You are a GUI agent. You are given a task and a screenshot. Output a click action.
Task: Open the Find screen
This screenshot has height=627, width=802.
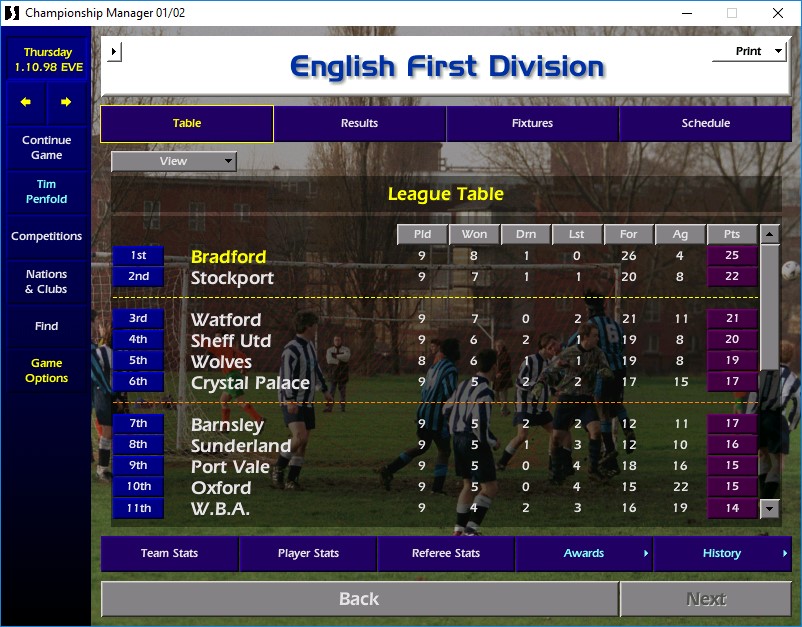click(46, 326)
